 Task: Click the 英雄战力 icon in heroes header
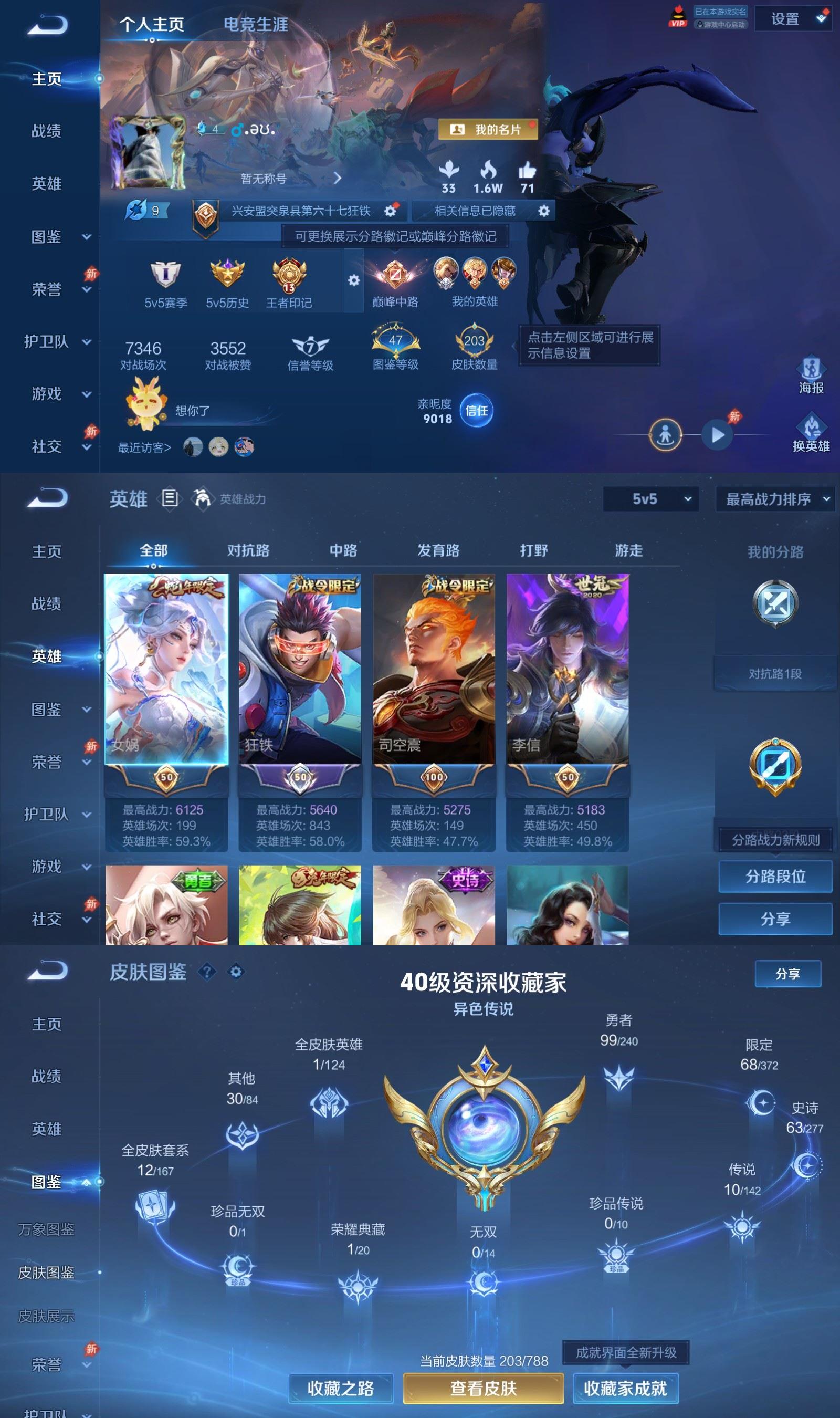[x=202, y=498]
